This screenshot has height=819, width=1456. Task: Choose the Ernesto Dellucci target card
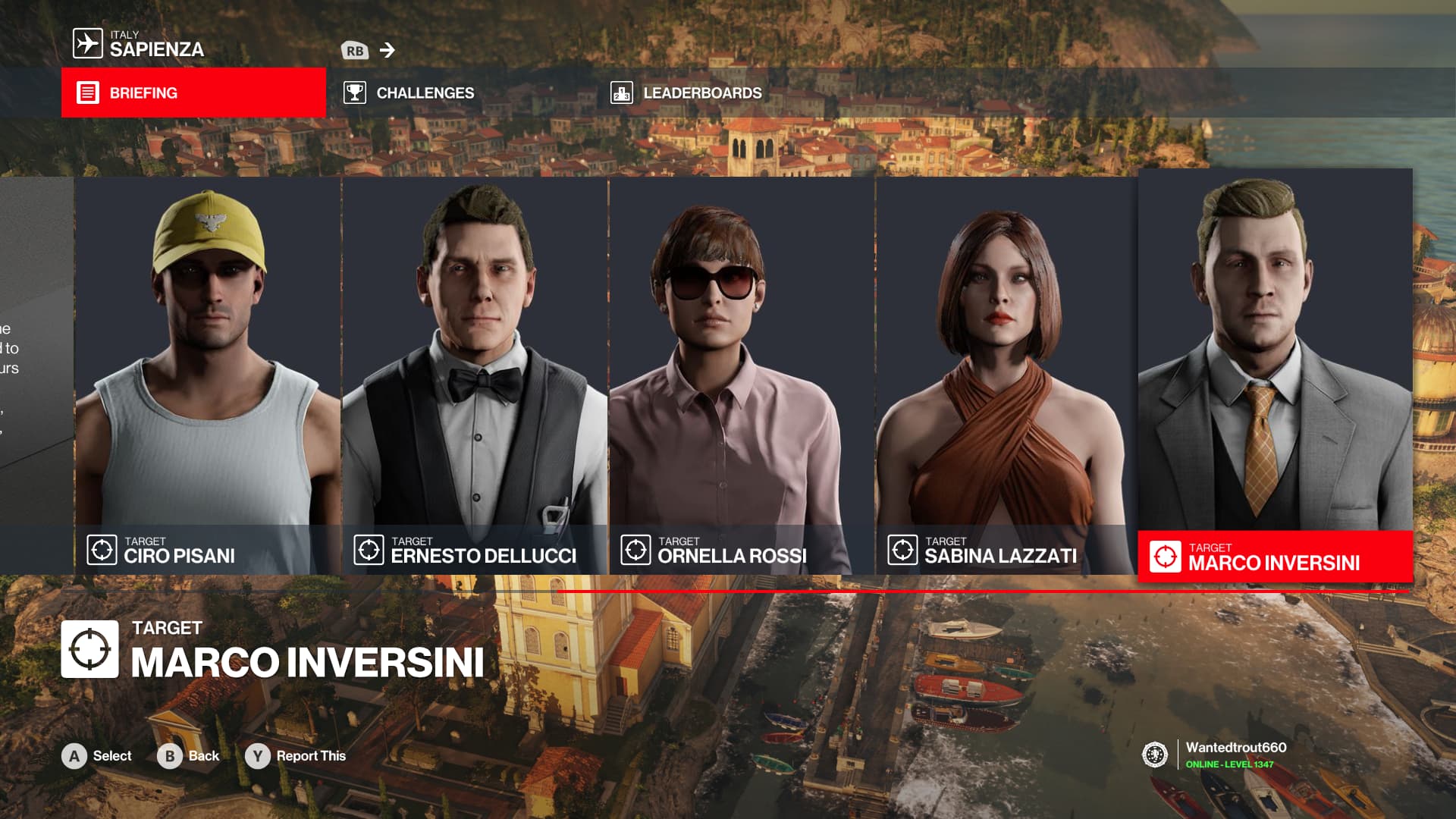pyautogui.click(x=475, y=375)
